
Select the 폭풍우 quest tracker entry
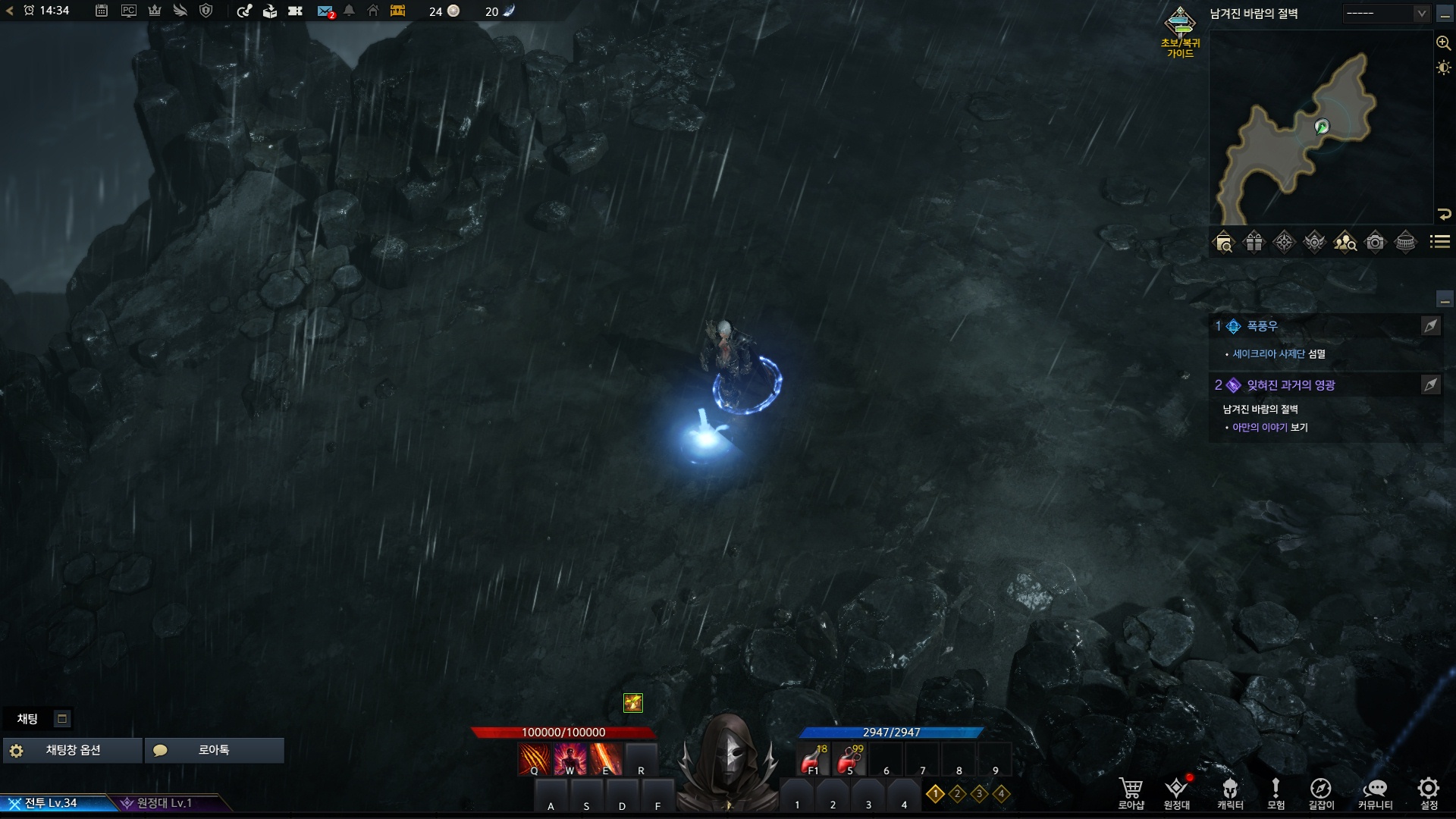point(1263,326)
